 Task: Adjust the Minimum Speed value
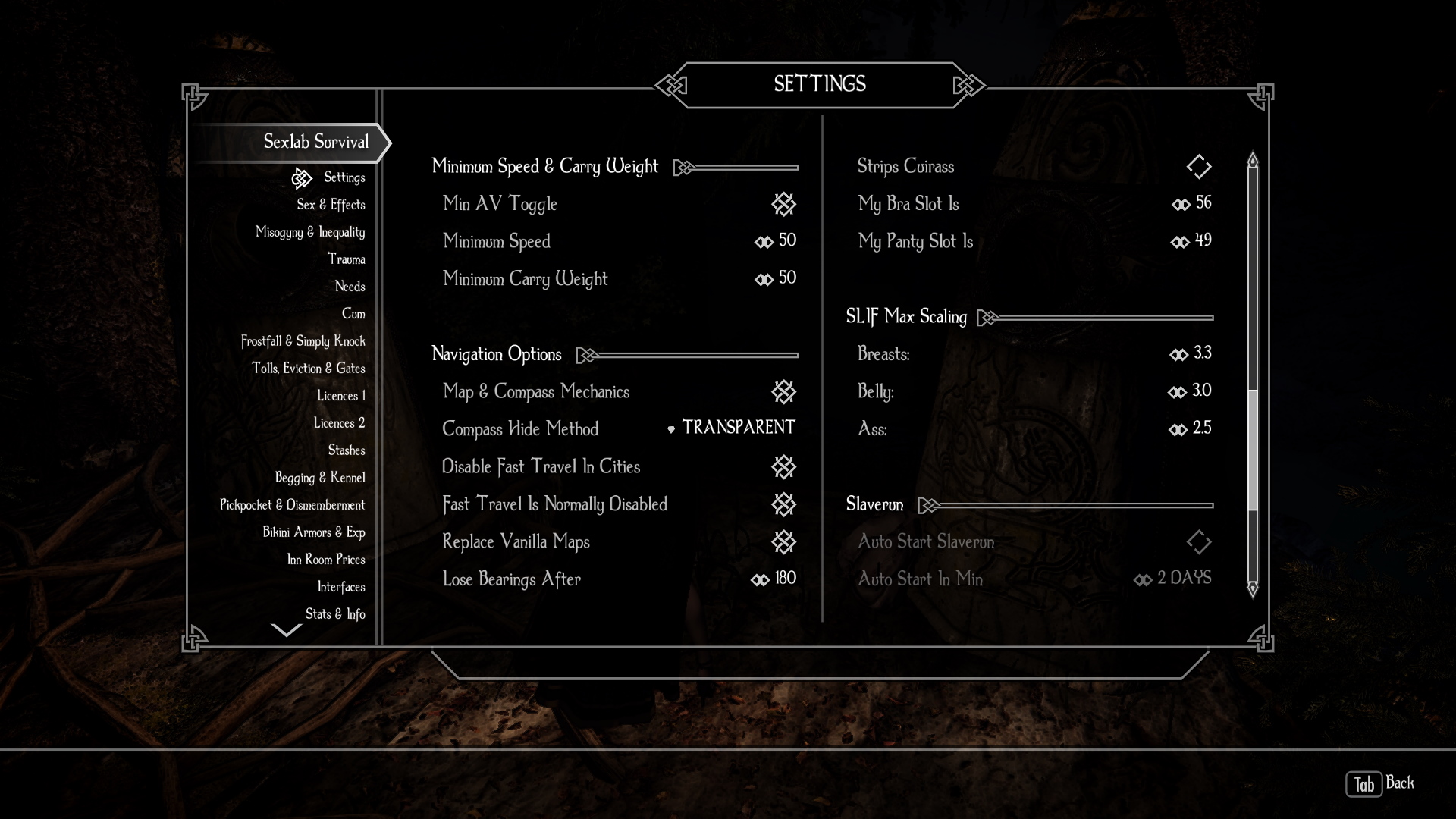pos(776,241)
